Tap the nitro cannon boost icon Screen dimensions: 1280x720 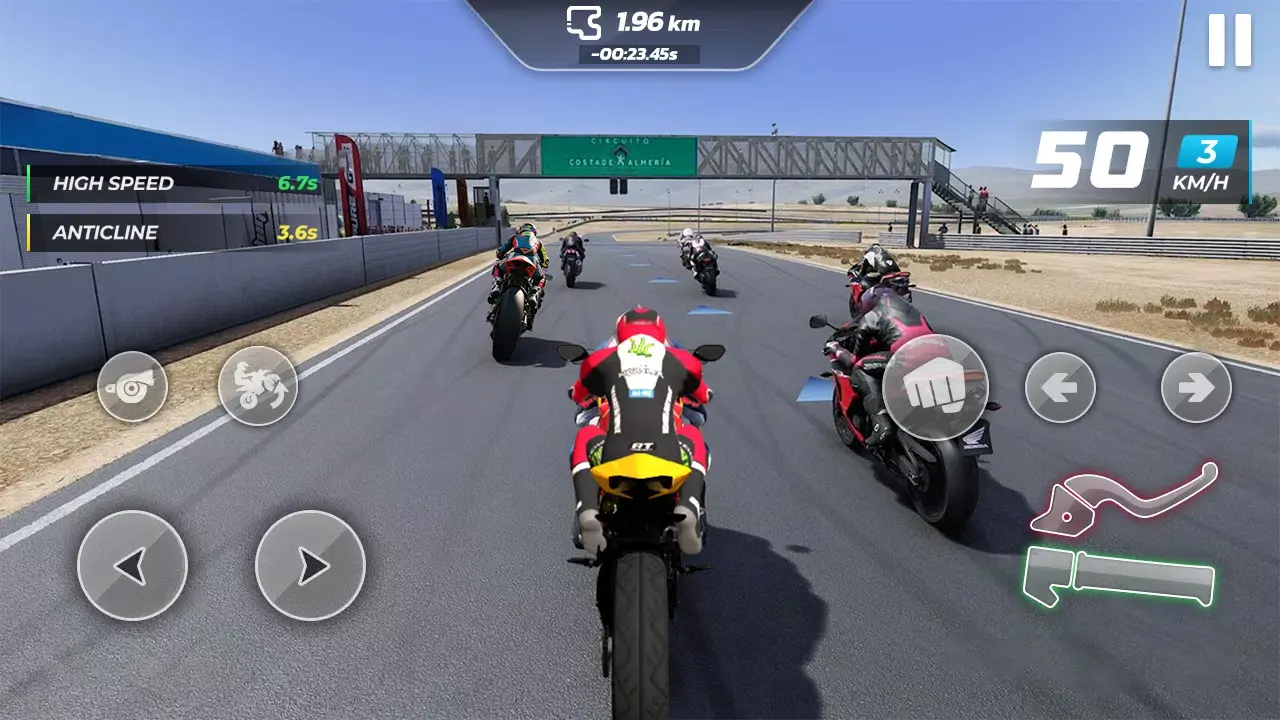130,388
